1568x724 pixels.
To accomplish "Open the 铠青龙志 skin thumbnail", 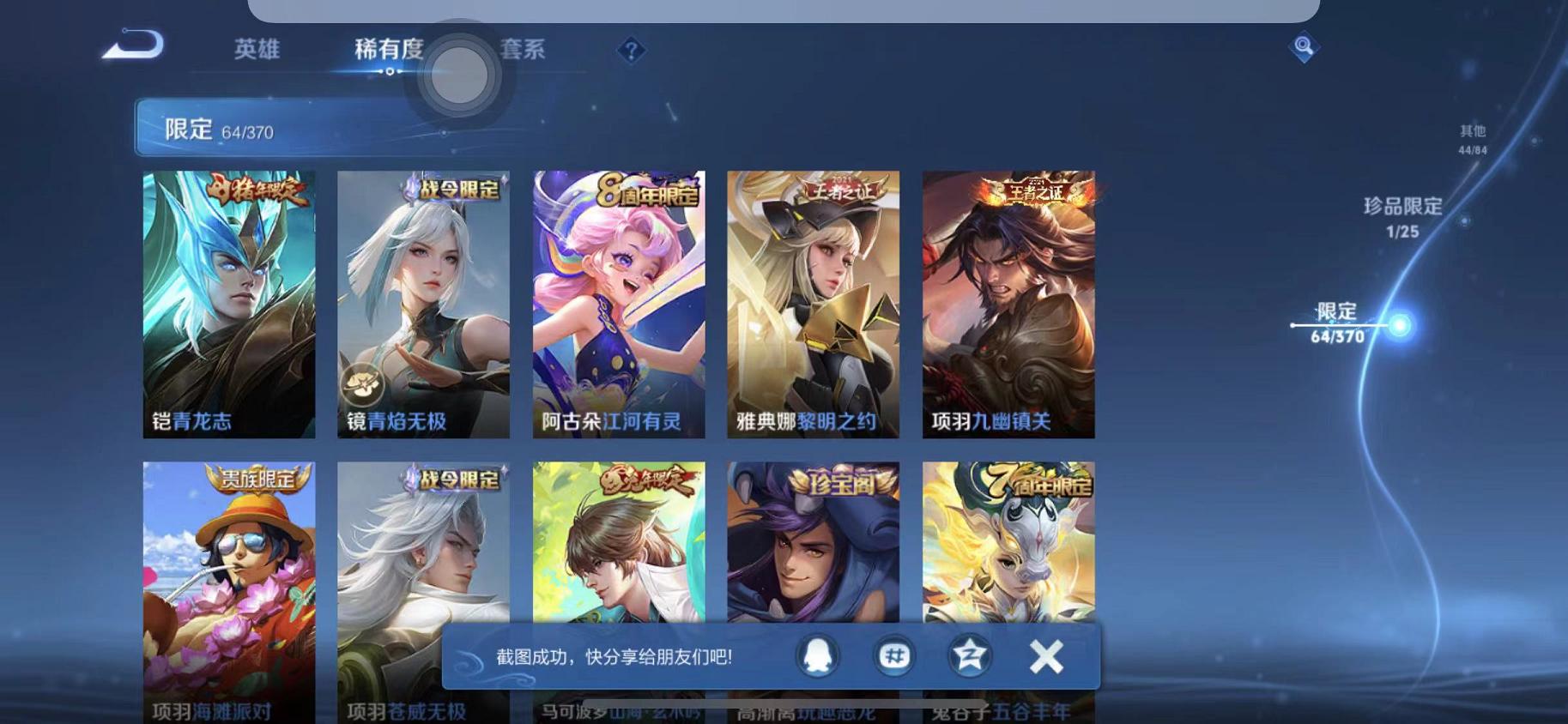I will [x=227, y=305].
